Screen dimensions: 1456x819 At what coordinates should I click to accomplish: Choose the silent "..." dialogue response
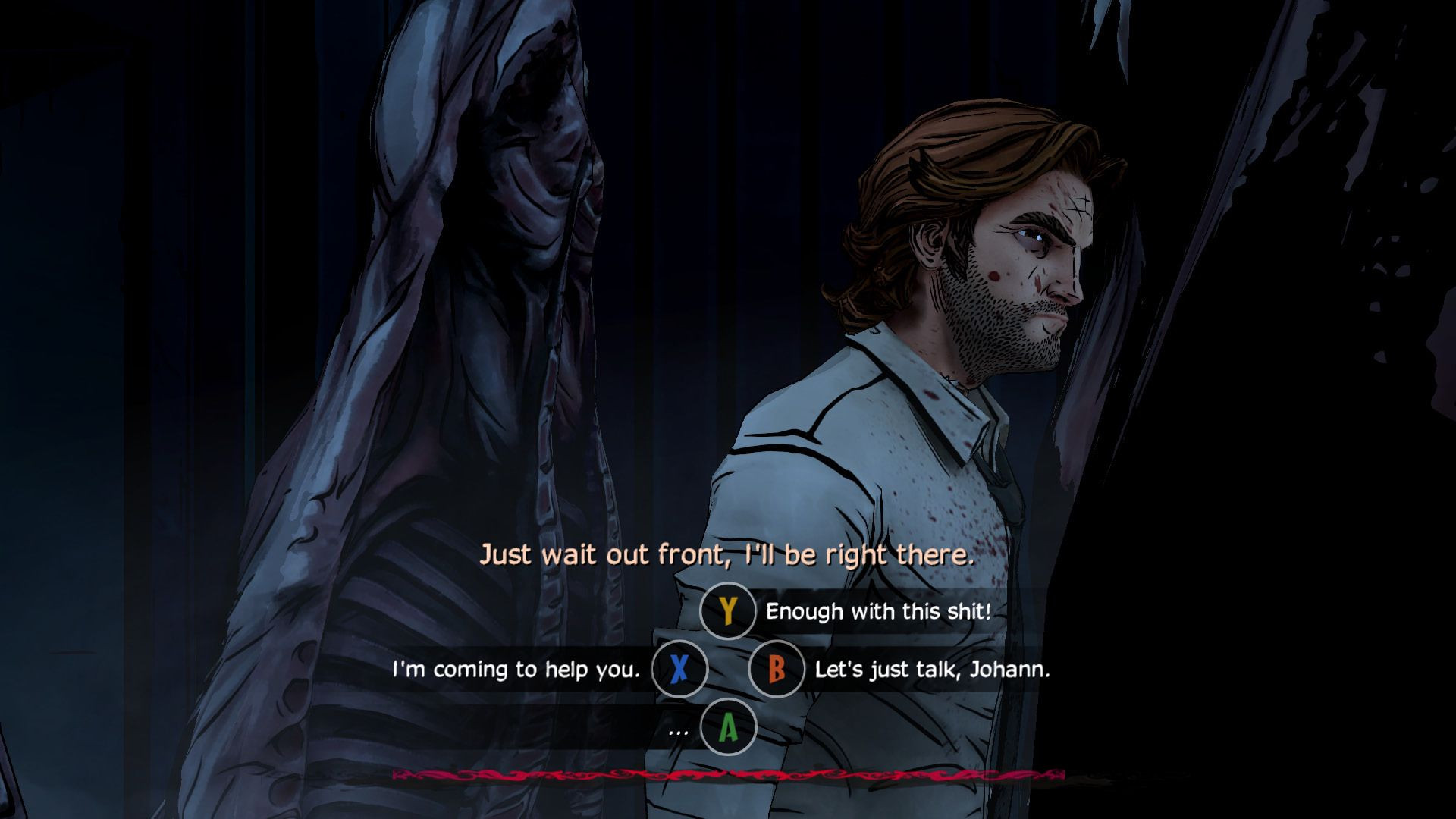(679, 729)
